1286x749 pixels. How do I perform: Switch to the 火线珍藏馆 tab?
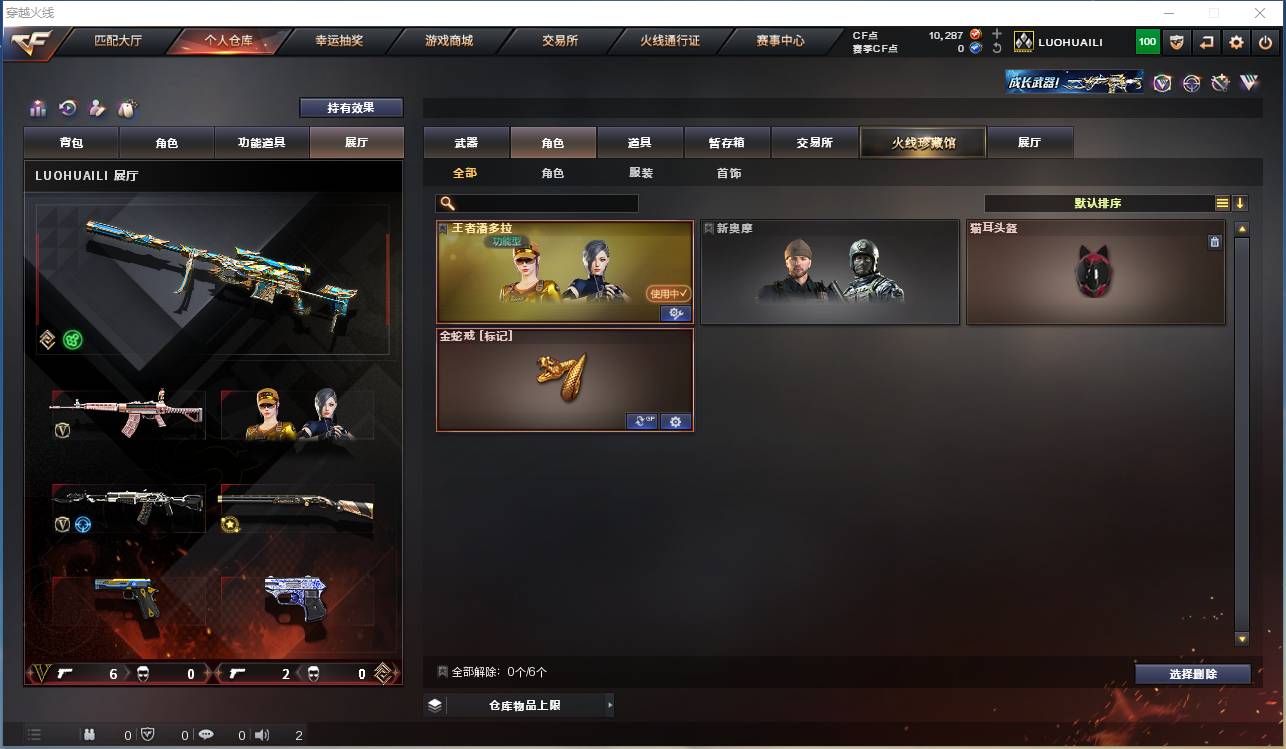(921, 142)
